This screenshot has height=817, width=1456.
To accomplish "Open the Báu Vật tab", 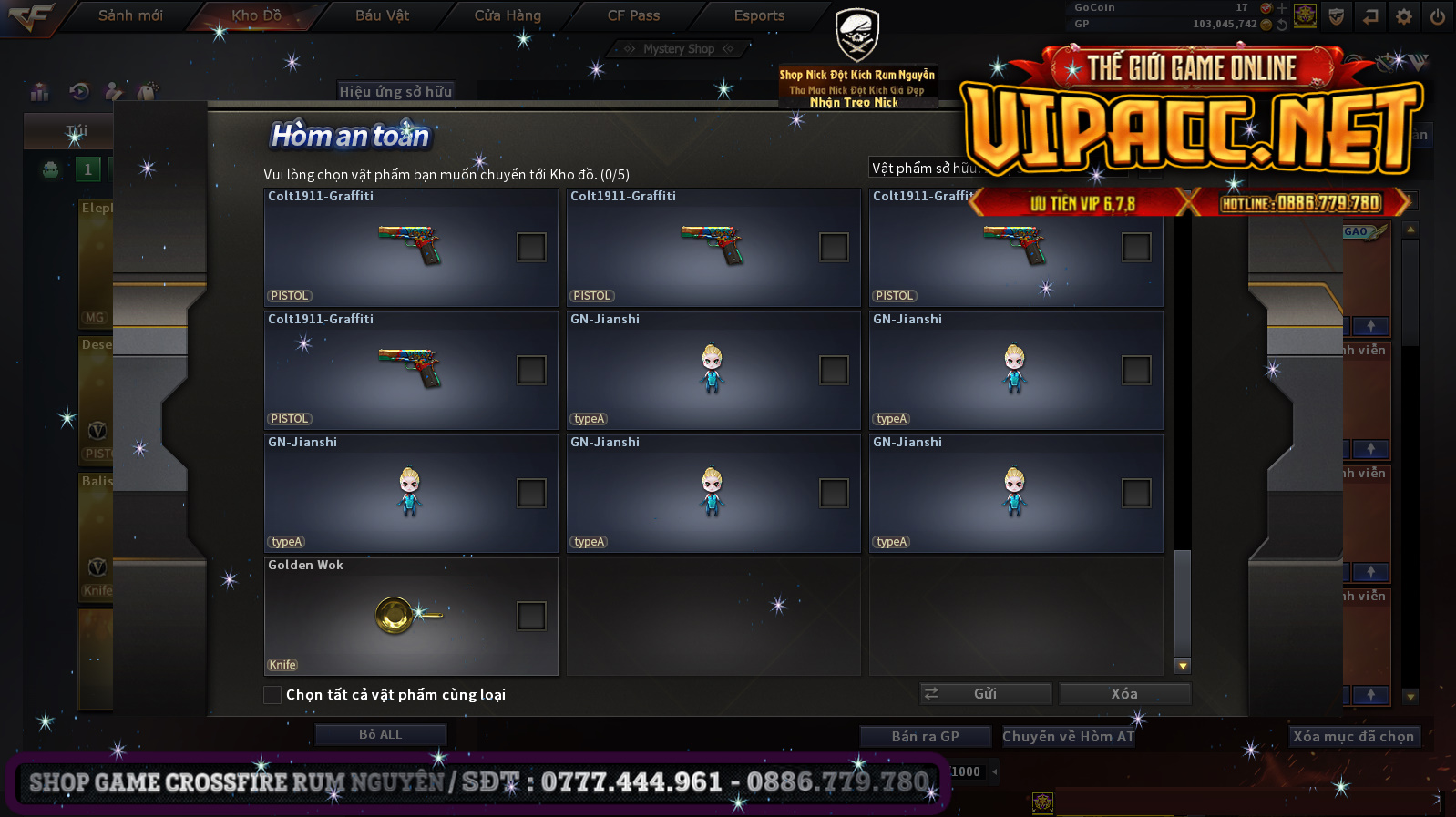I will point(382,15).
